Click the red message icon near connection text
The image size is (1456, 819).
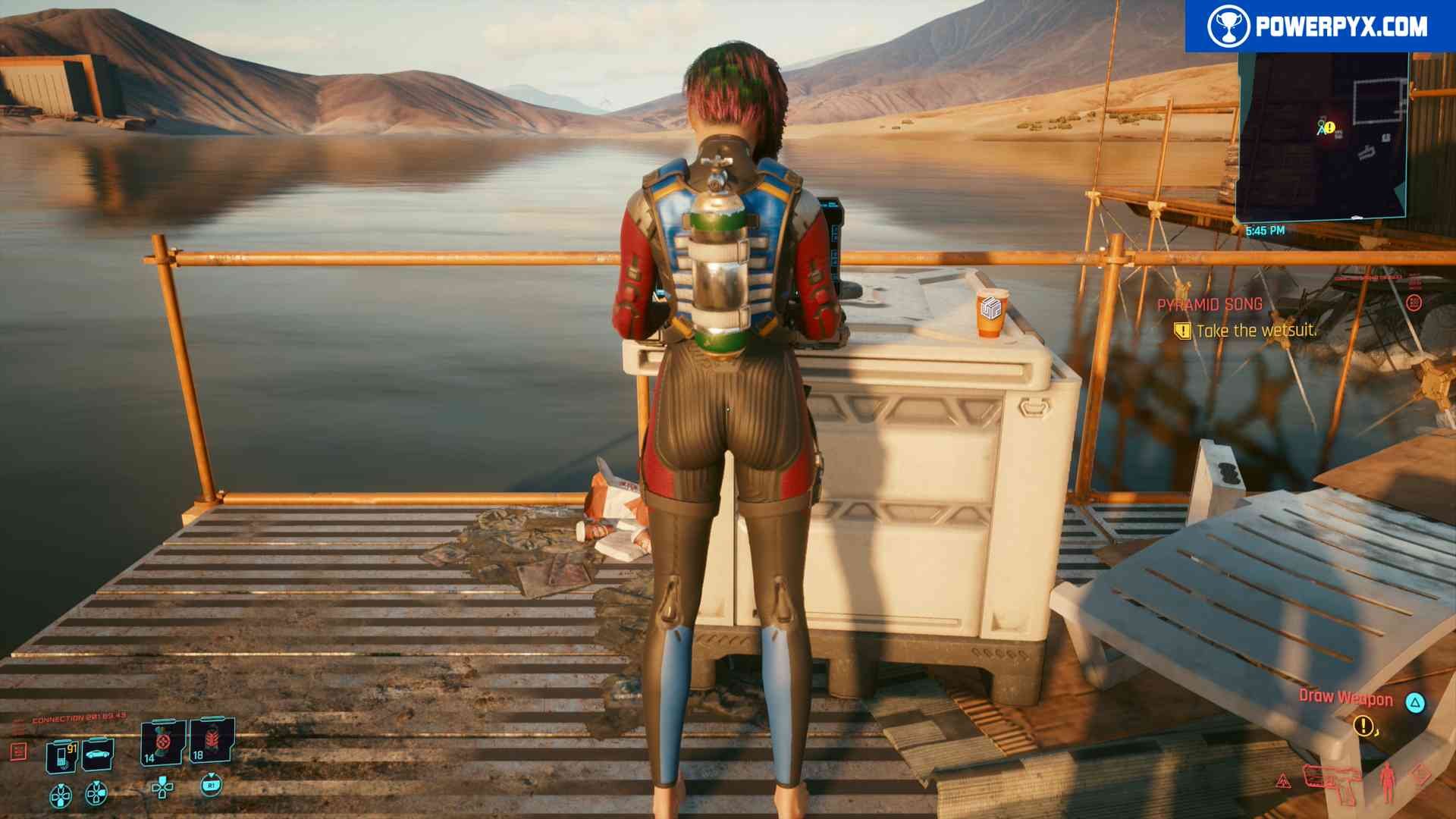pyautogui.click(x=18, y=751)
